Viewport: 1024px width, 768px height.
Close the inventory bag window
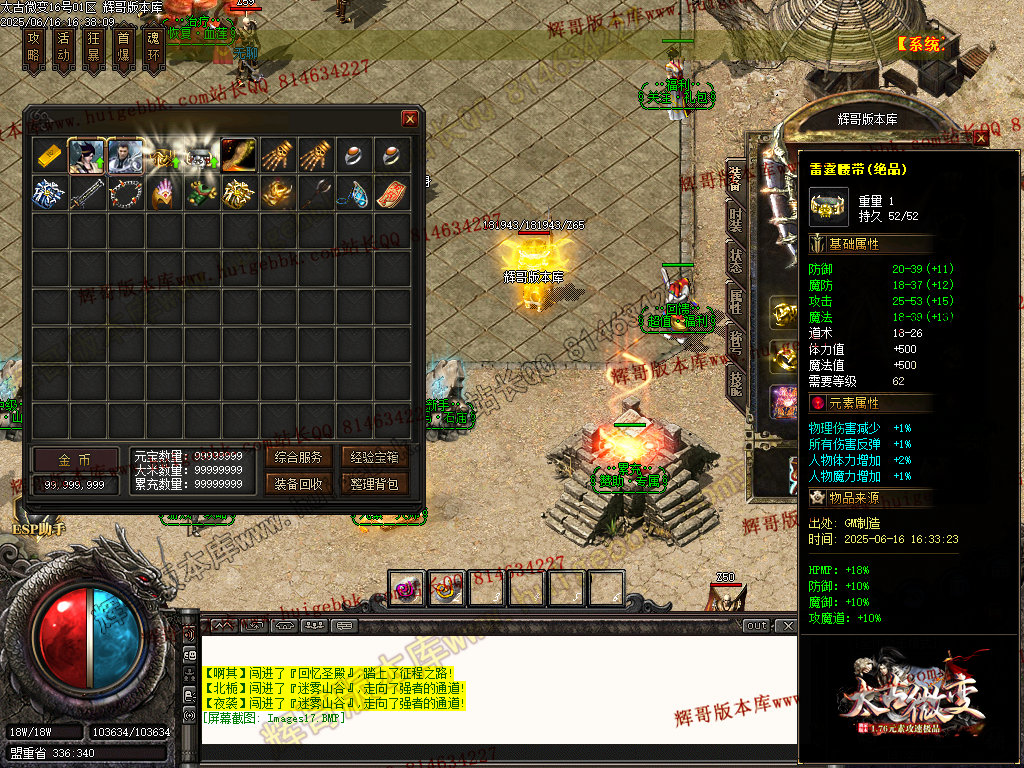pos(410,119)
